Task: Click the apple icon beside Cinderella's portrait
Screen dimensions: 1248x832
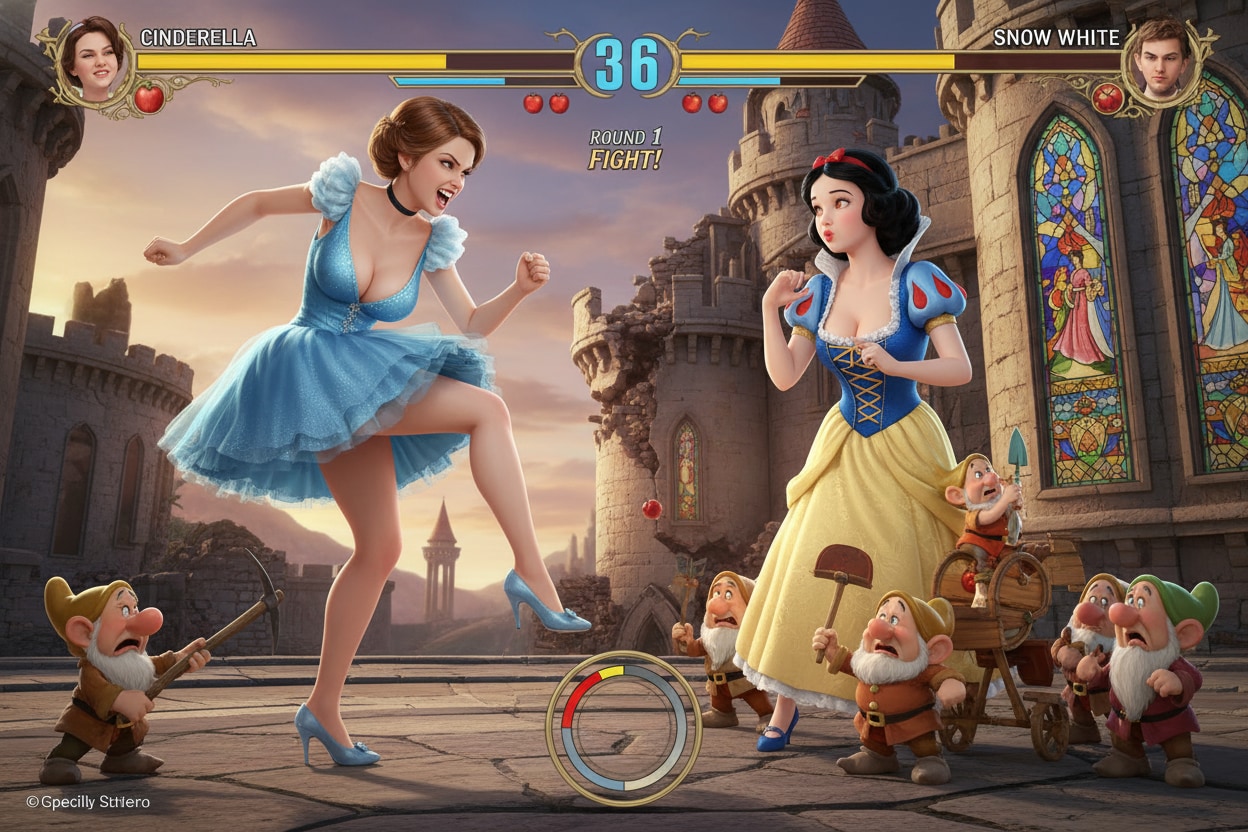Action: click(149, 98)
